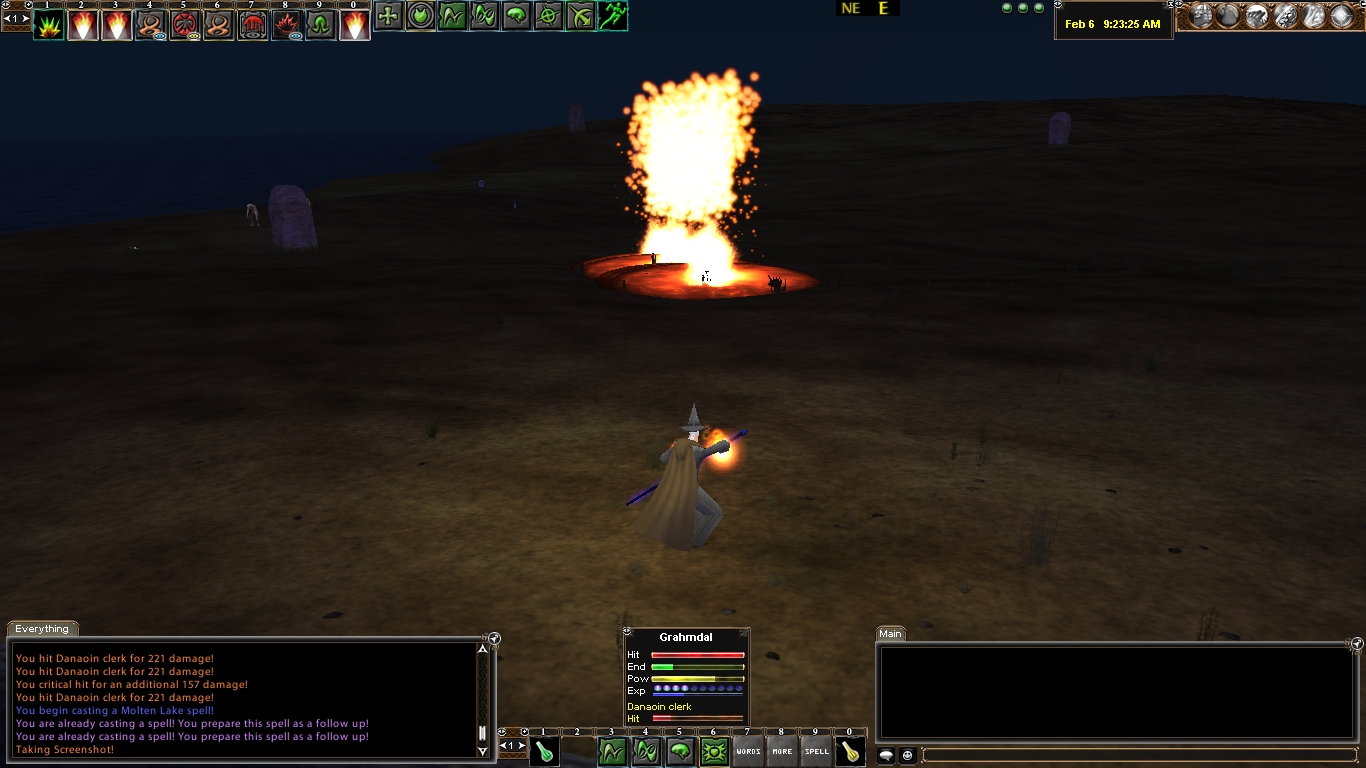Click the speech bubble chat button

[886, 756]
